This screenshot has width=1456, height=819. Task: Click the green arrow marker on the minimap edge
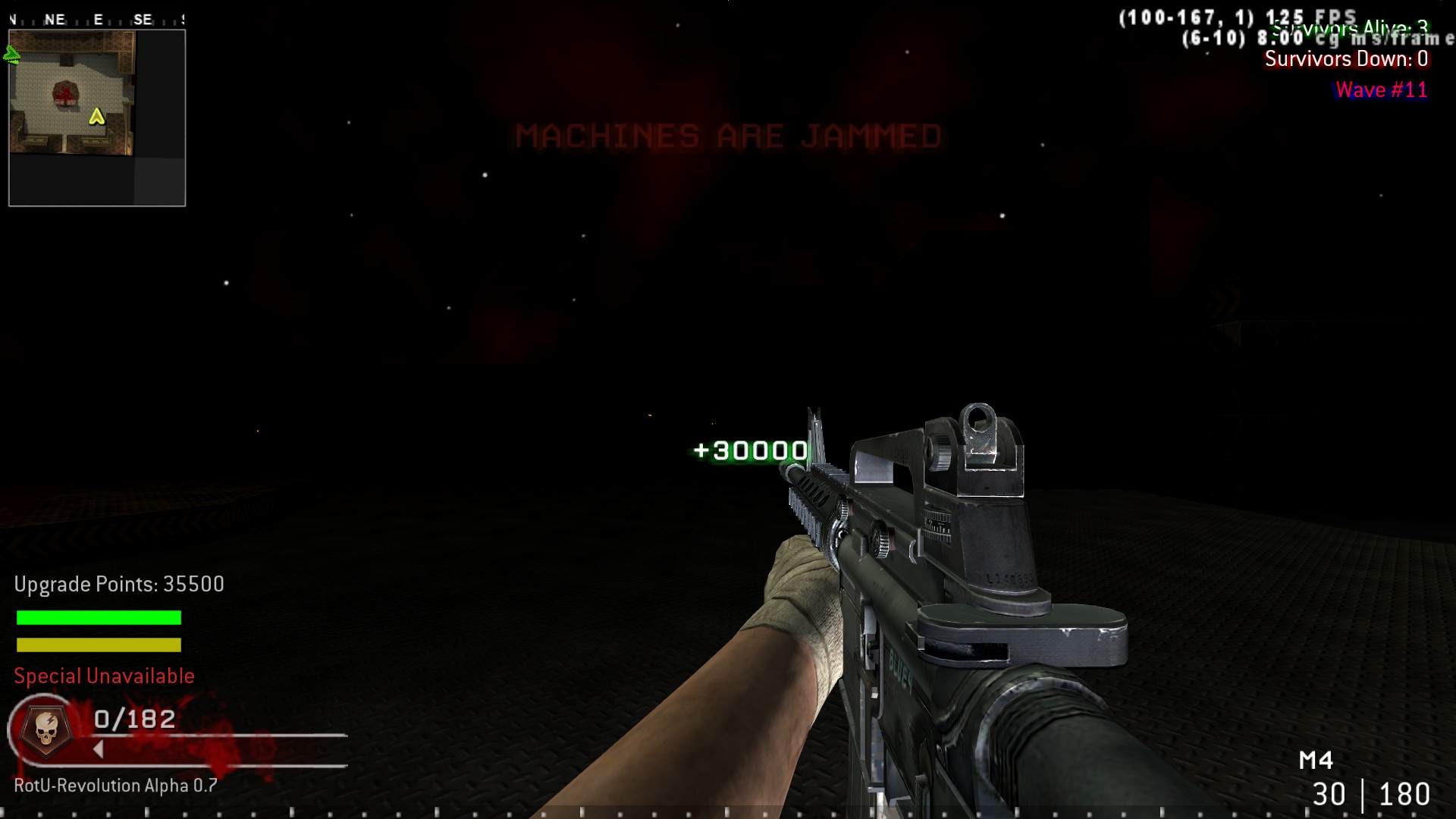click(x=11, y=53)
